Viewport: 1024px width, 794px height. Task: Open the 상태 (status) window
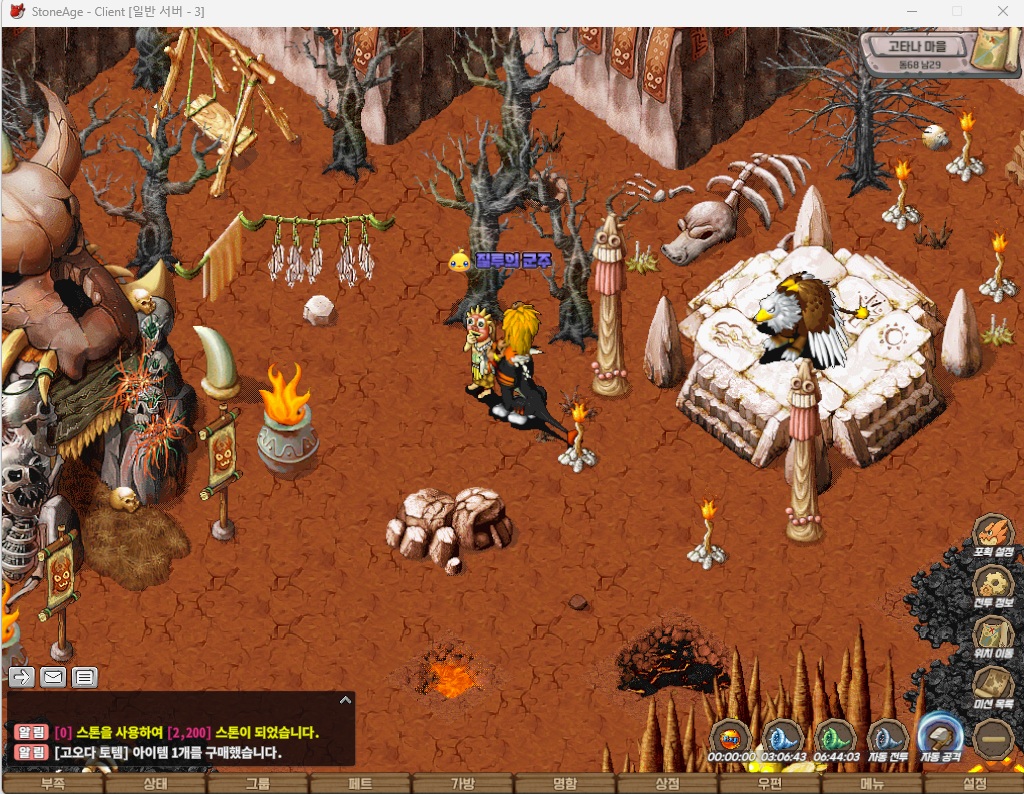click(155, 784)
